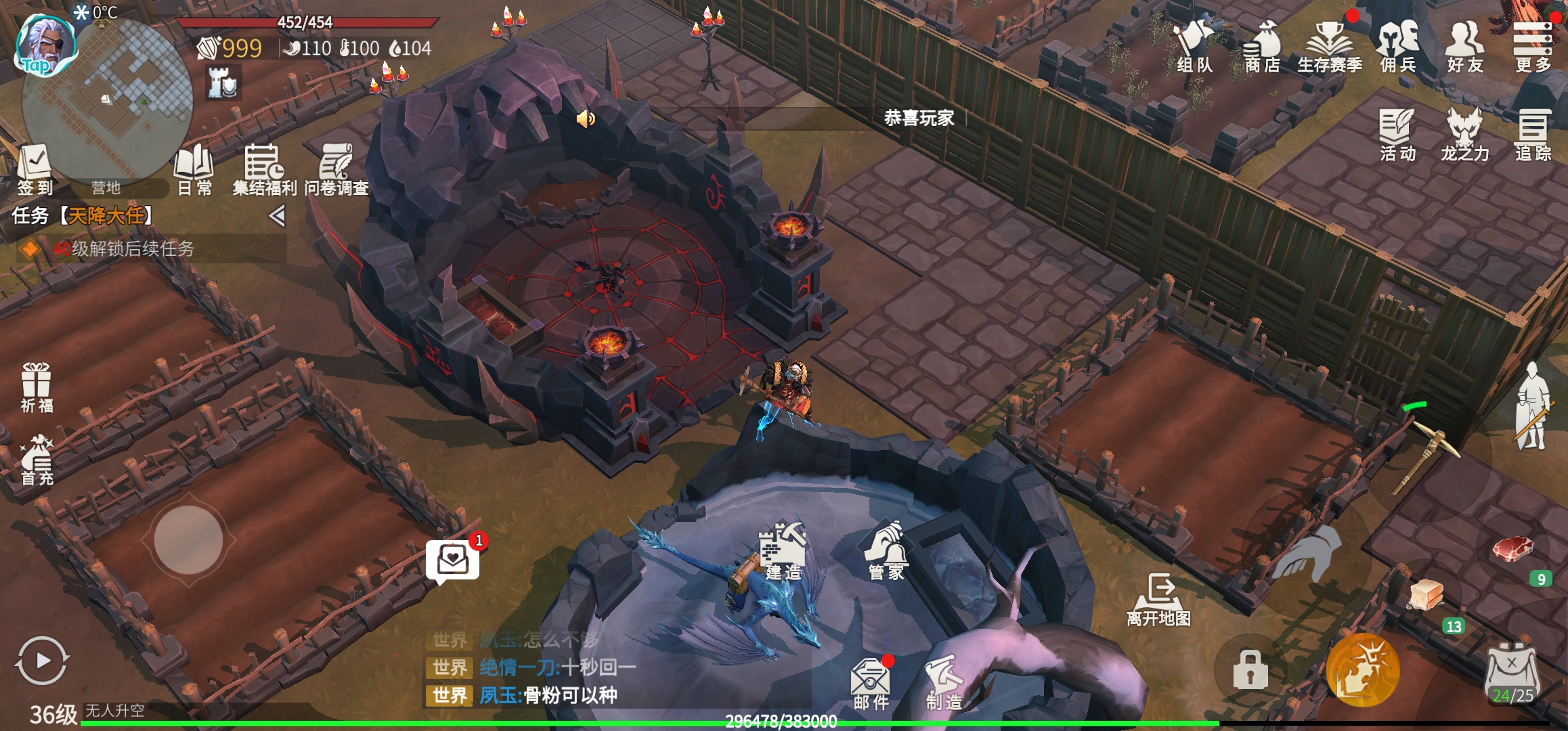
Task: Open the 组队 team menu
Action: [1194, 46]
